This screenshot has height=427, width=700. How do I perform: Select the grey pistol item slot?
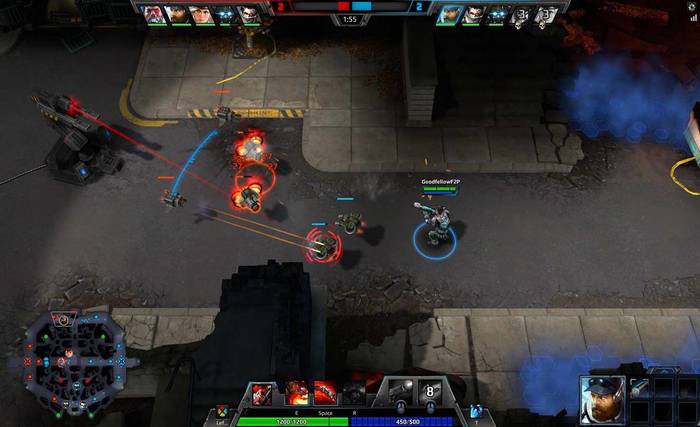[399, 392]
